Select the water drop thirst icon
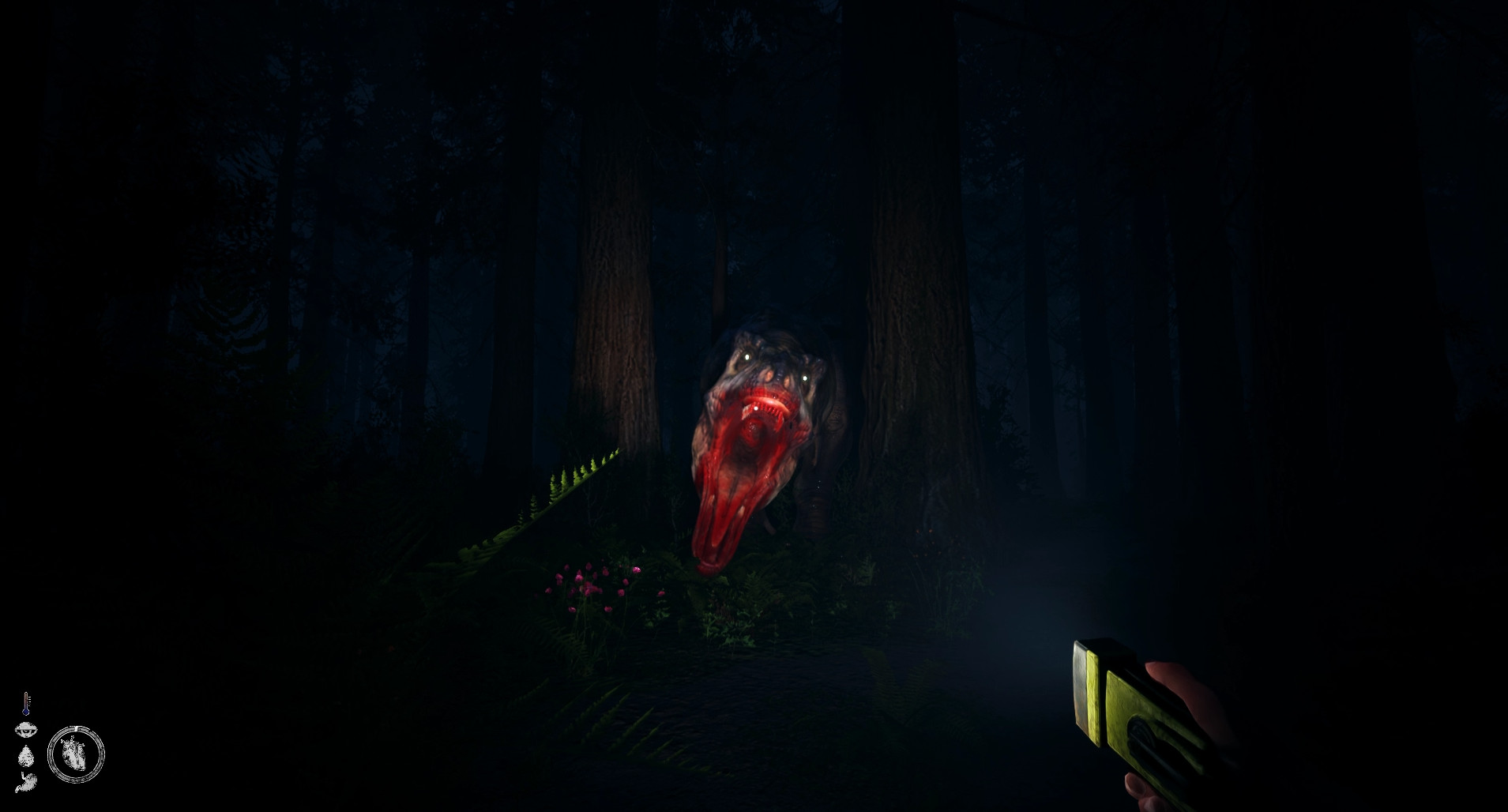Screen dimensions: 1508x812 click(x=26, y=756)
